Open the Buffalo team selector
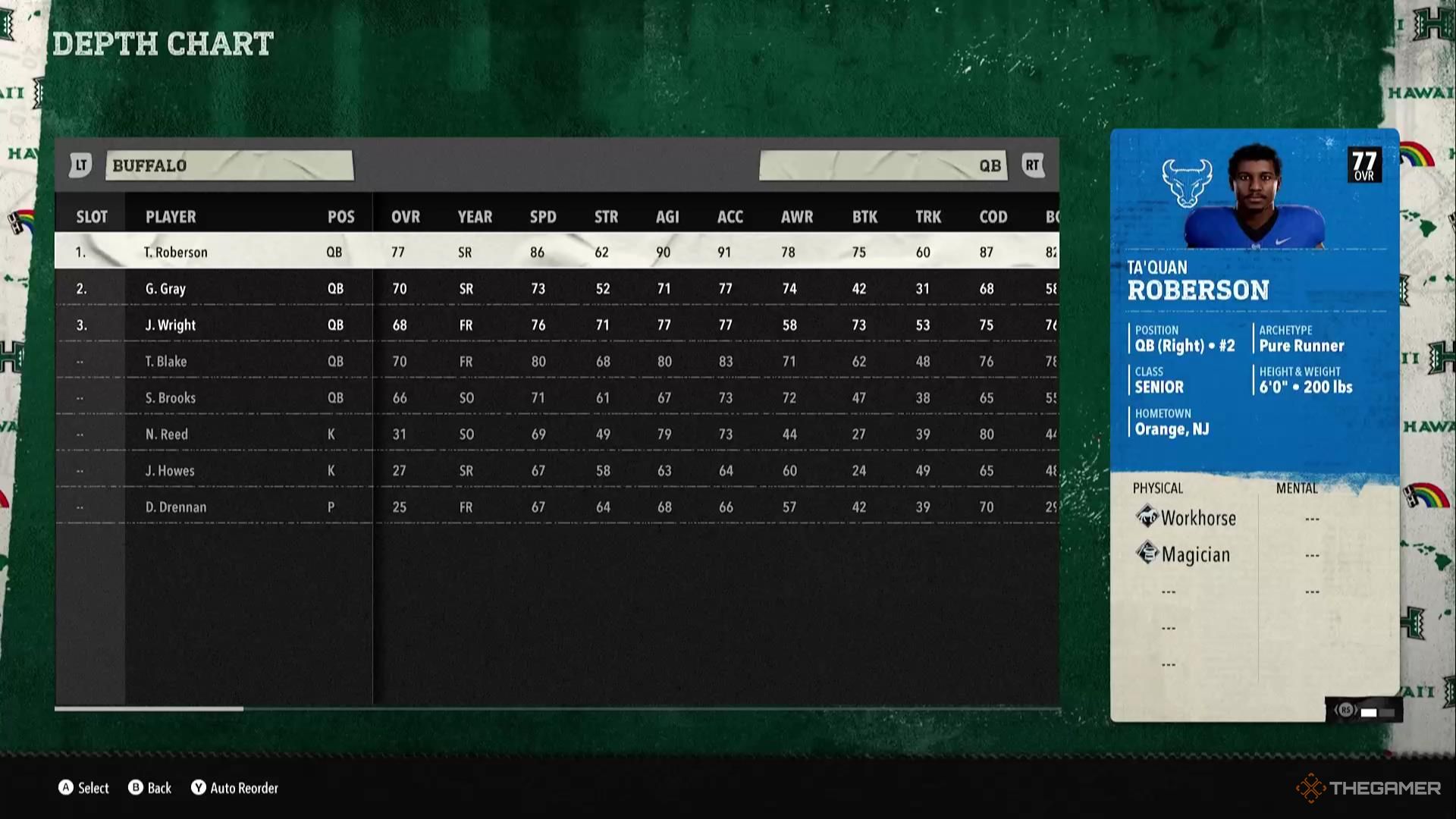Image resolution: width=1456 pixels, height=819 pixels. point(229,165)
